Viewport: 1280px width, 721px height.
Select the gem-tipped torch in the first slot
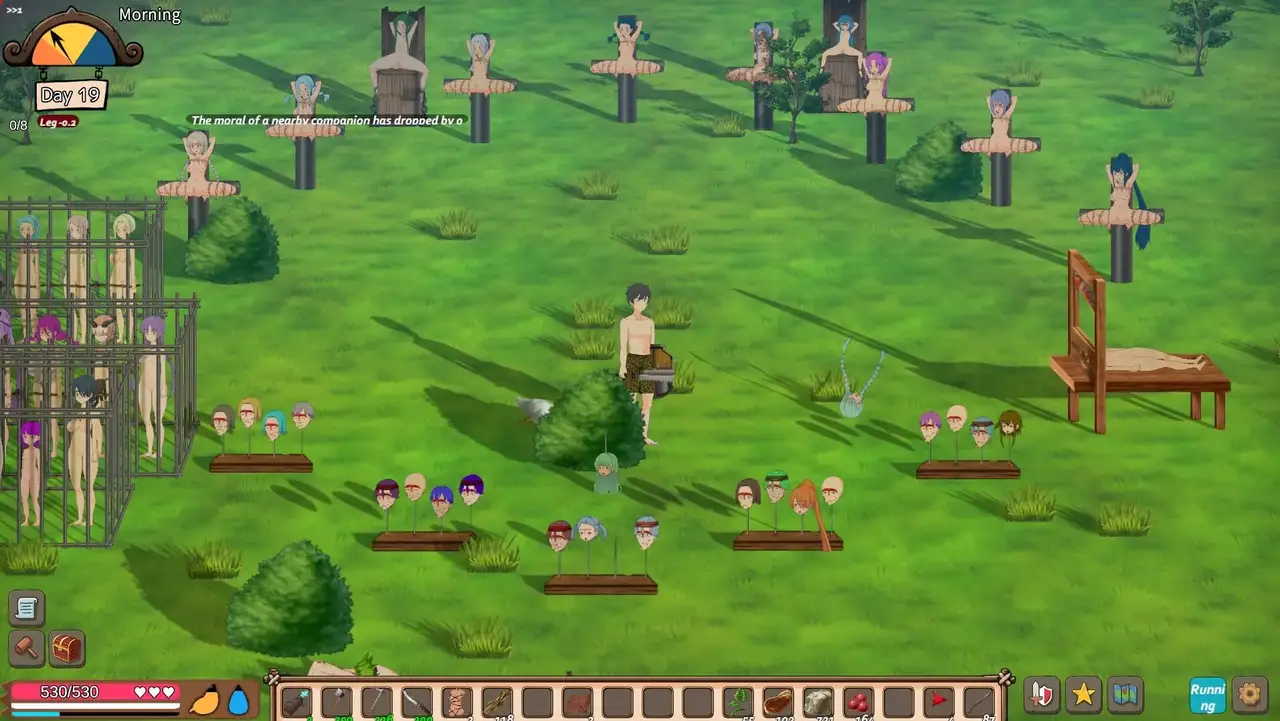(x=297, y=702)
